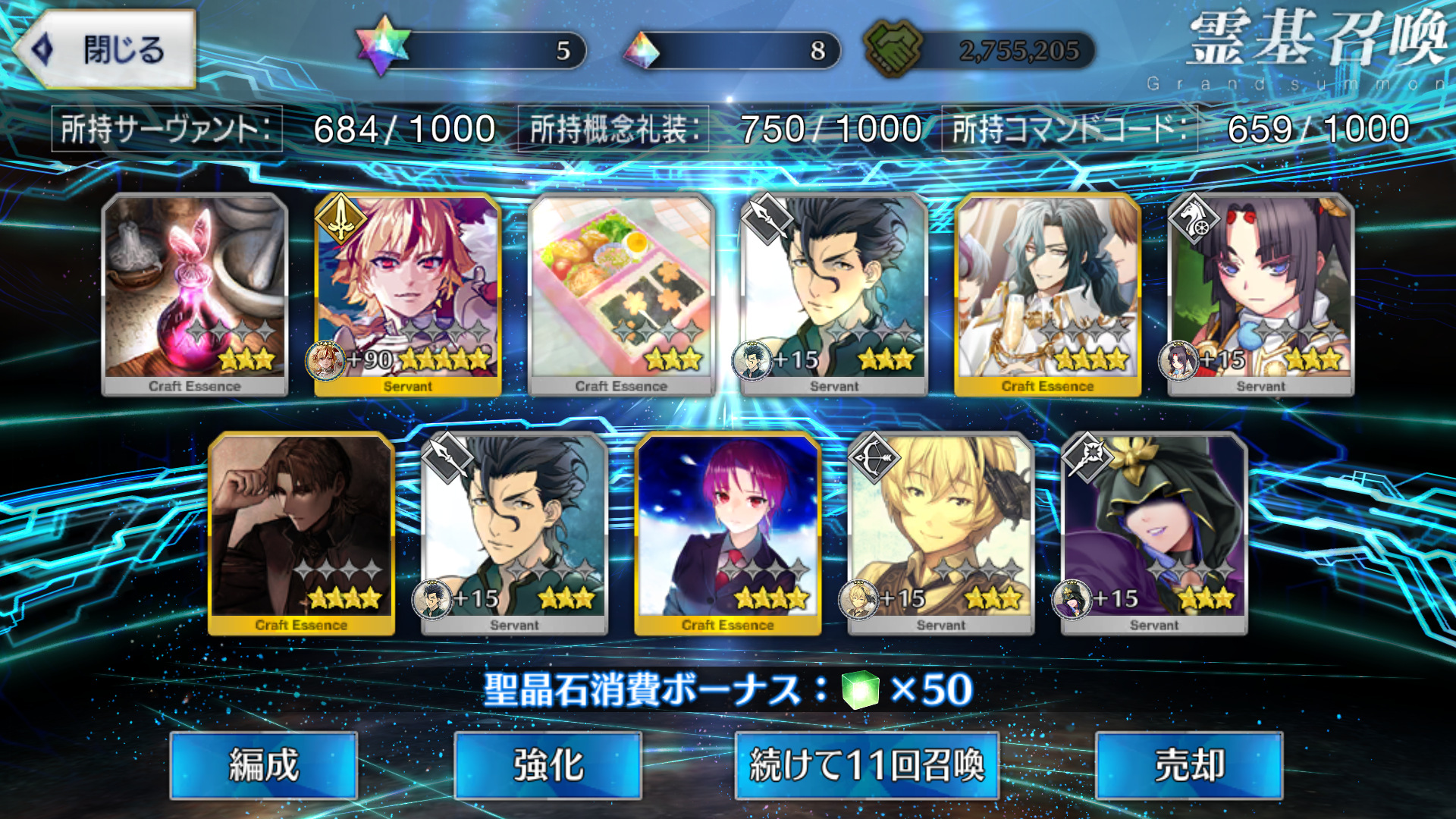Open the 売却 sell screen
The height and width of the screenshot is (819, 1456).
[1188, 764]
